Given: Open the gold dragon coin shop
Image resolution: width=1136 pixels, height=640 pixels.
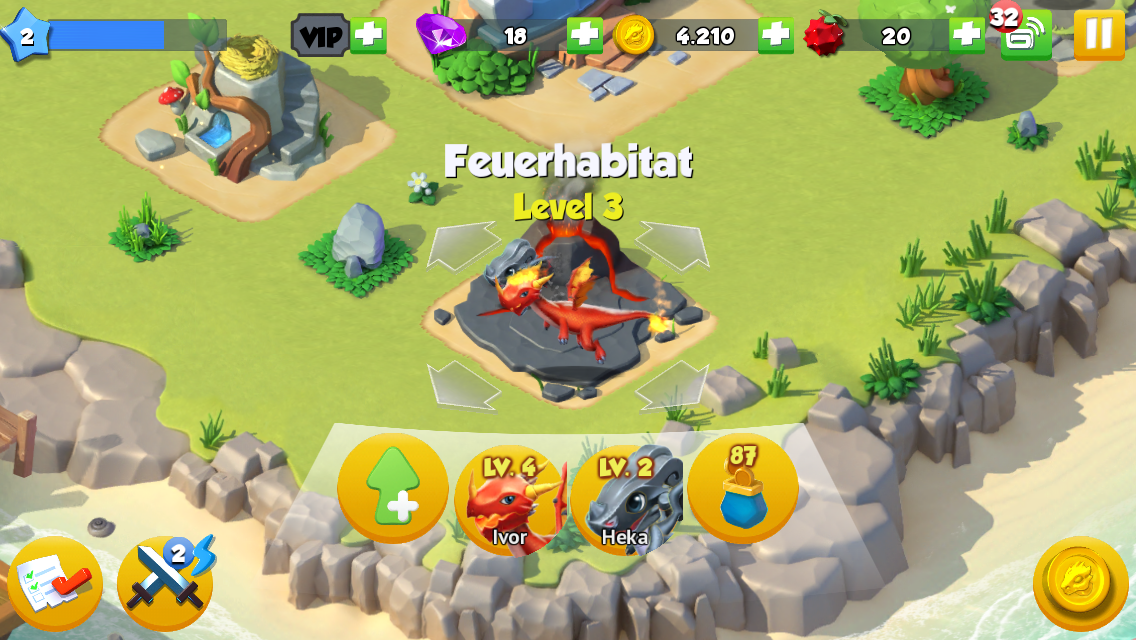Looking at the screenshot, I should (1080, 584).
